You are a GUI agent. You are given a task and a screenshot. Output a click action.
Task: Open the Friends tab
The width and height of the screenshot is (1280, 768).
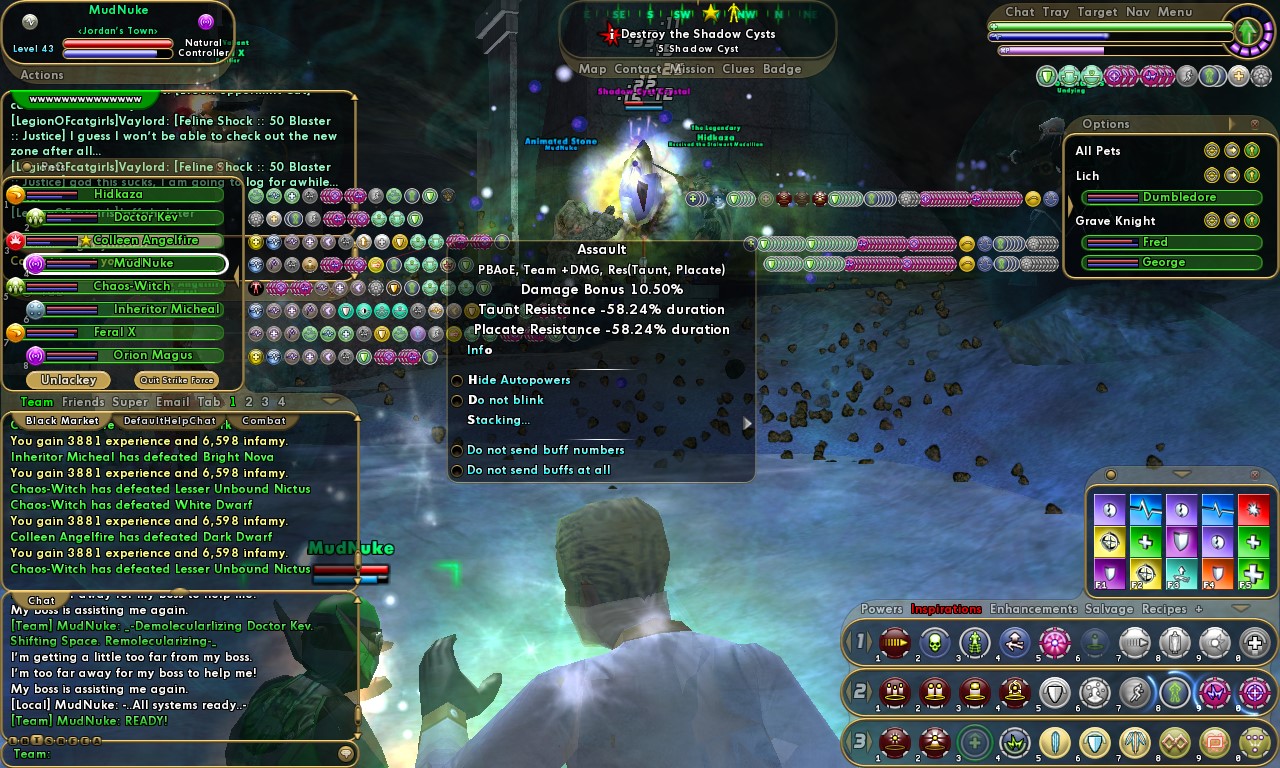click(83, 402)
